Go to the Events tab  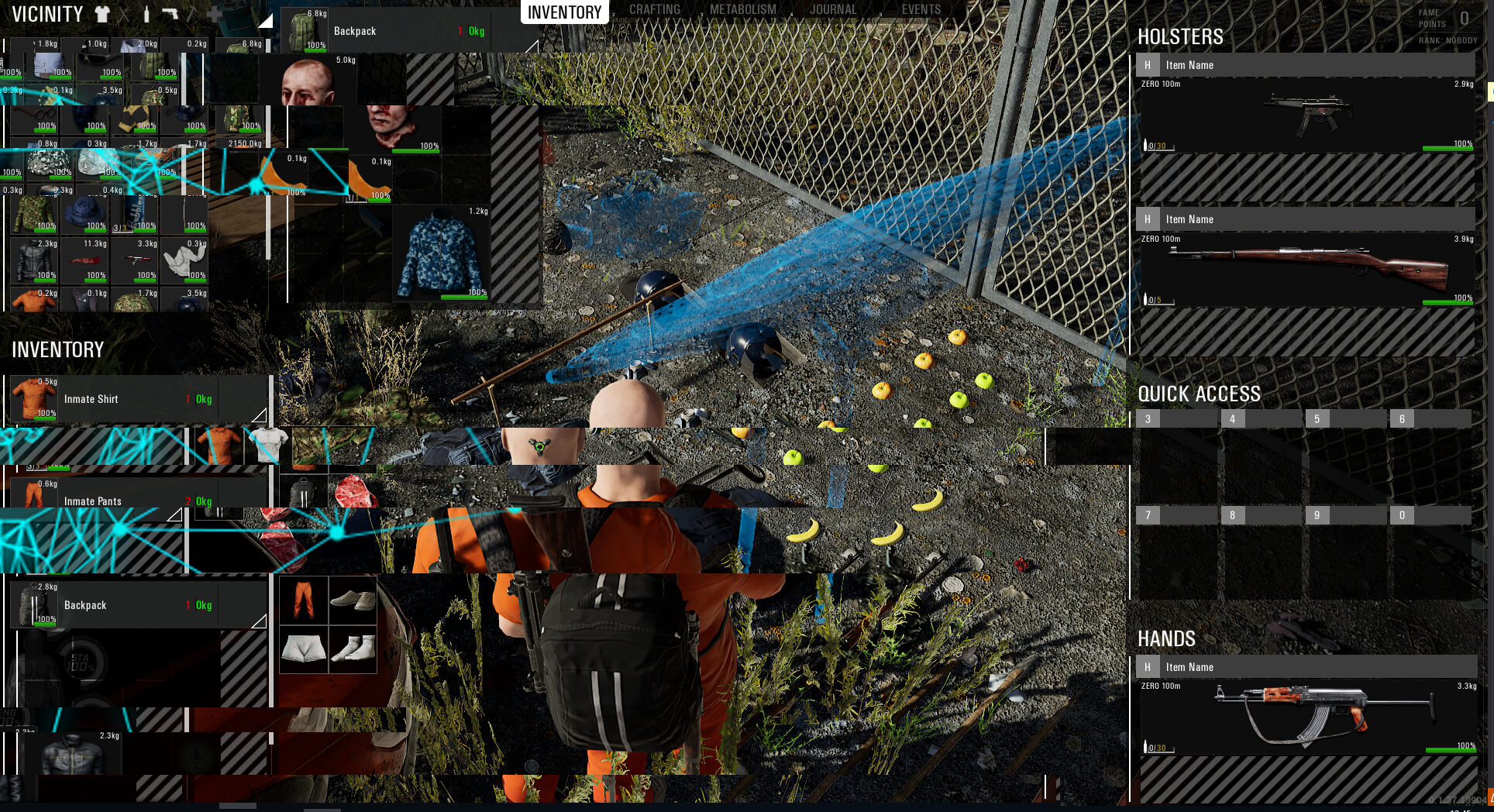pyautogui.click(x=921, y=10)
